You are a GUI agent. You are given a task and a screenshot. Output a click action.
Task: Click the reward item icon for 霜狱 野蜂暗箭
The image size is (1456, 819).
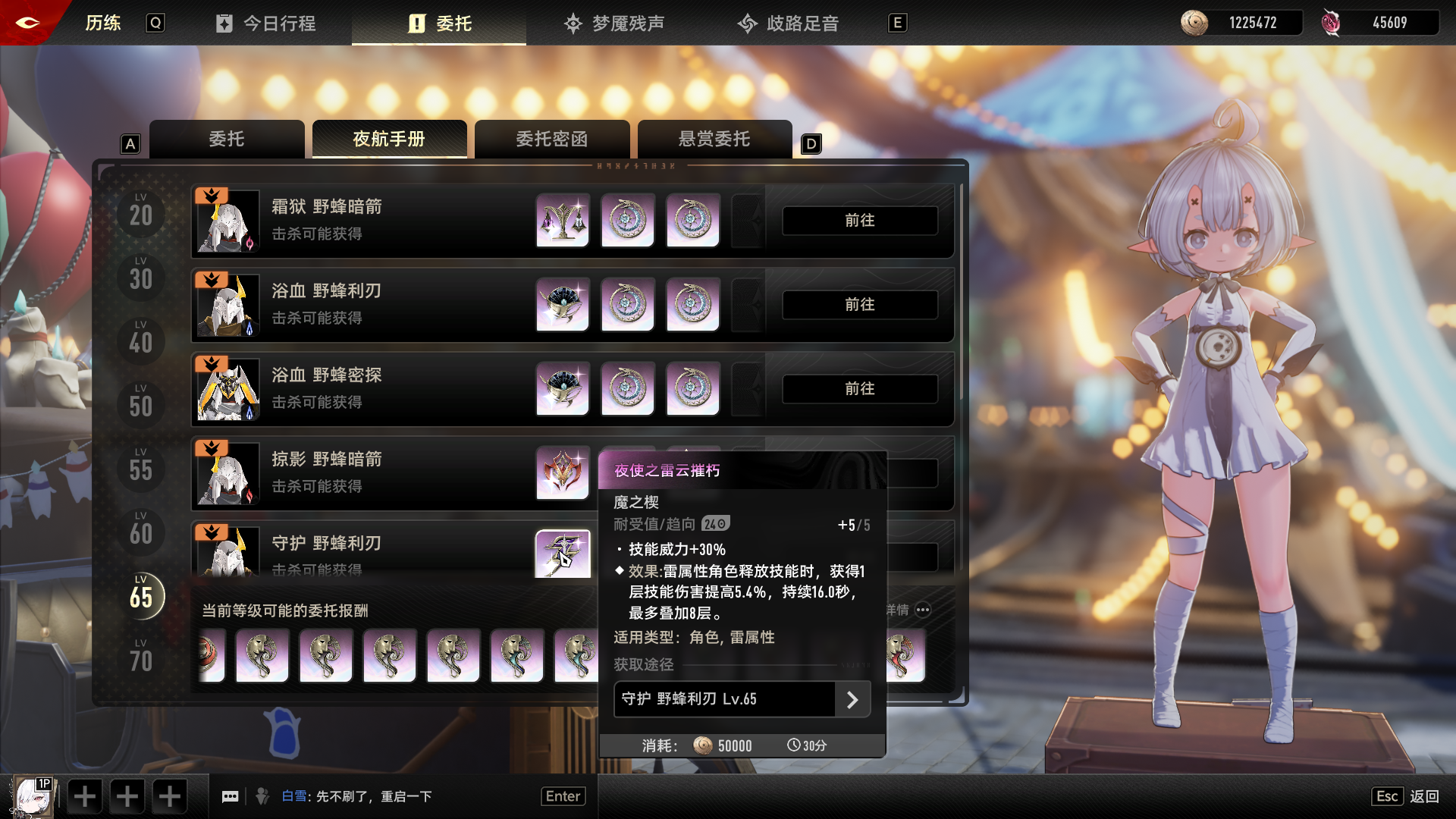pos(563,221)
